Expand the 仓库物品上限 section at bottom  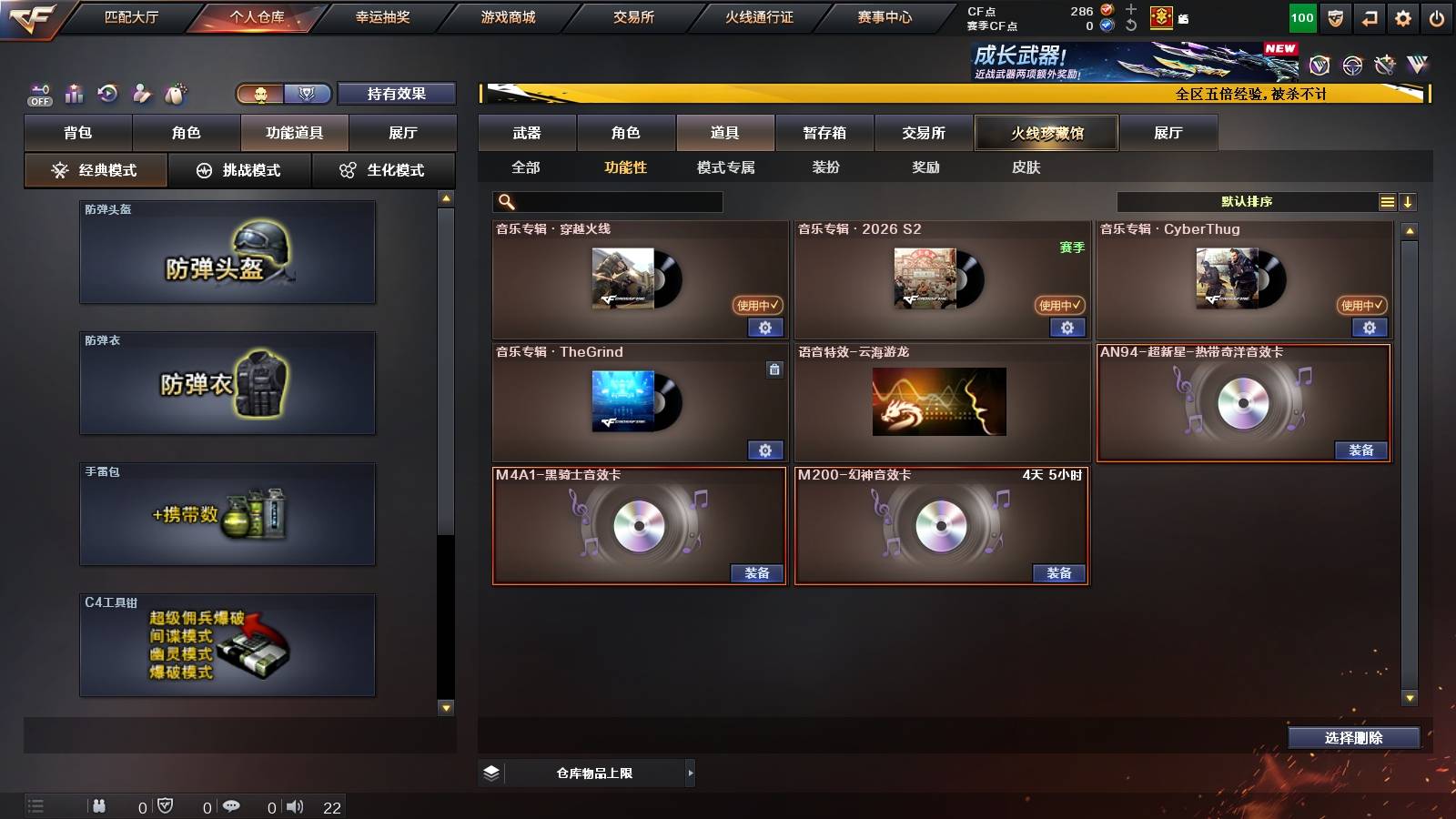click(689, 773)
